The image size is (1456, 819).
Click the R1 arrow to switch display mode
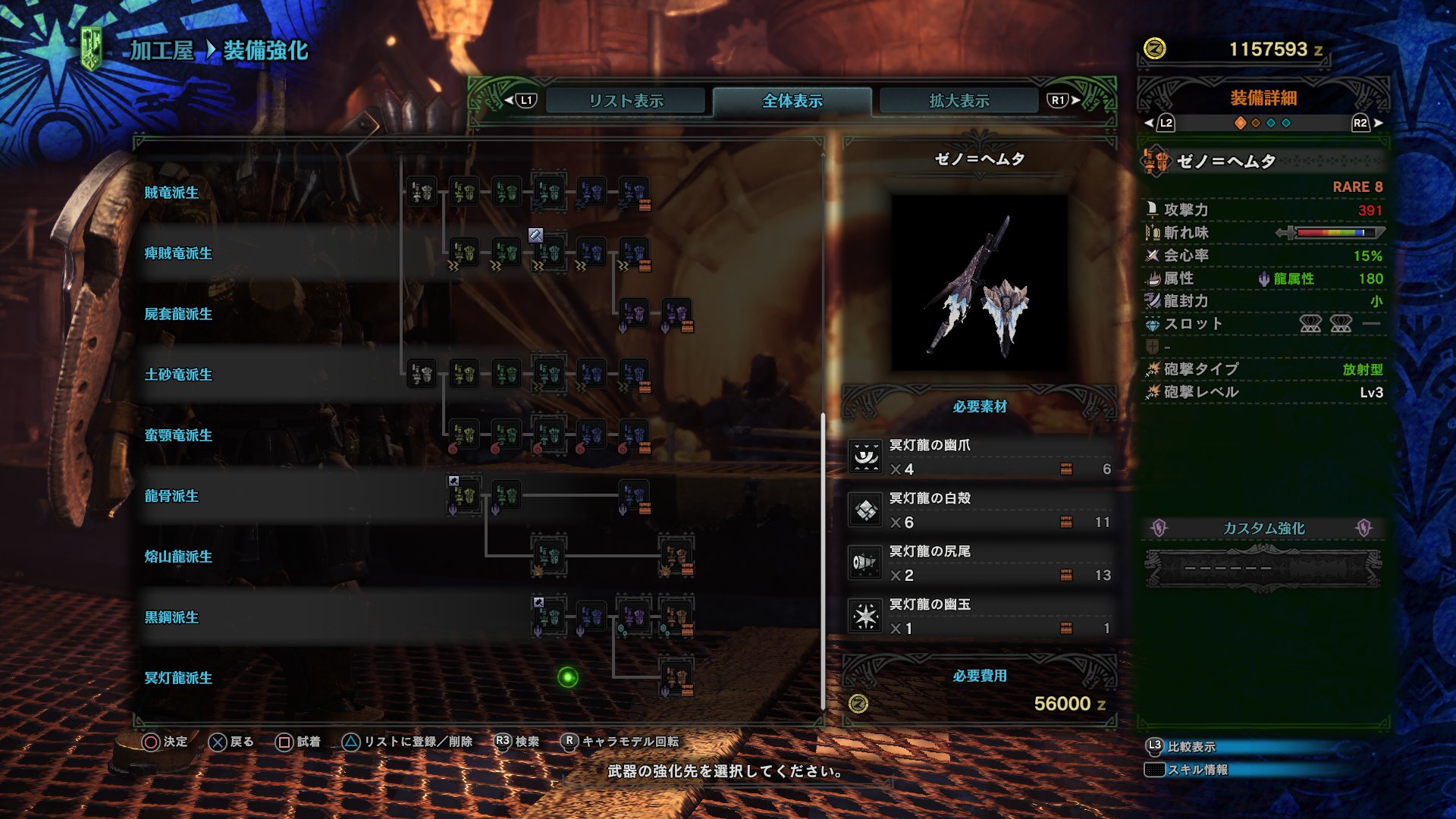1072,99
